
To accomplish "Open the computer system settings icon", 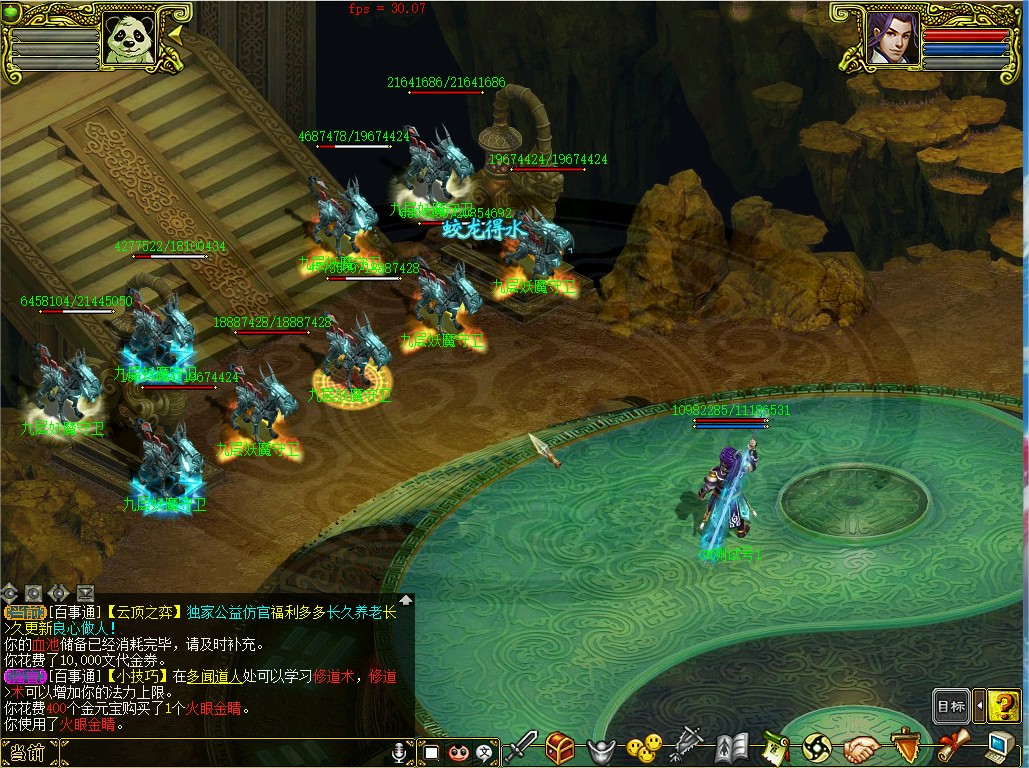I will coord(999,746).
